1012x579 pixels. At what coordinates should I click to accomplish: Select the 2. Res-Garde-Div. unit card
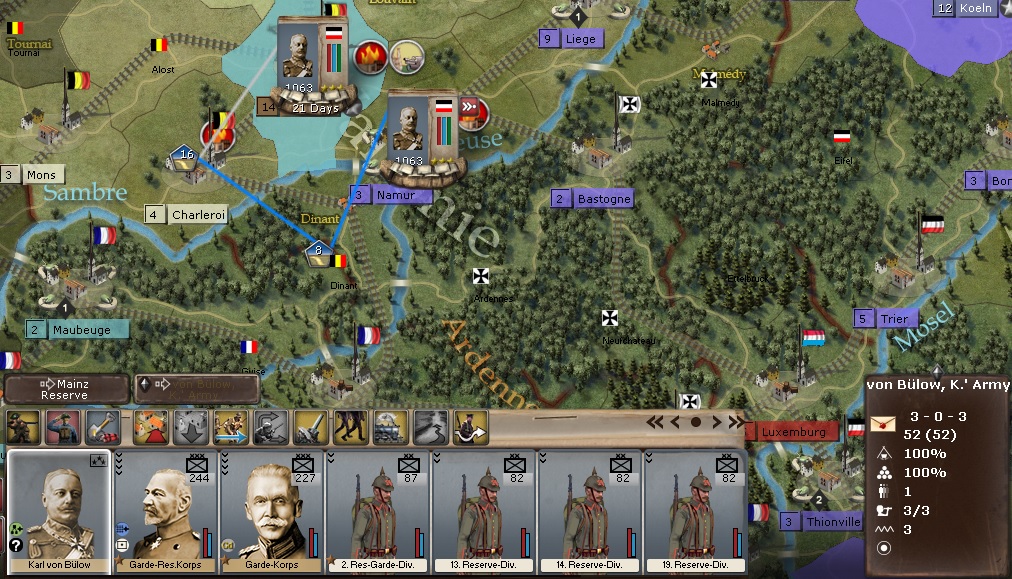point(379,510)
